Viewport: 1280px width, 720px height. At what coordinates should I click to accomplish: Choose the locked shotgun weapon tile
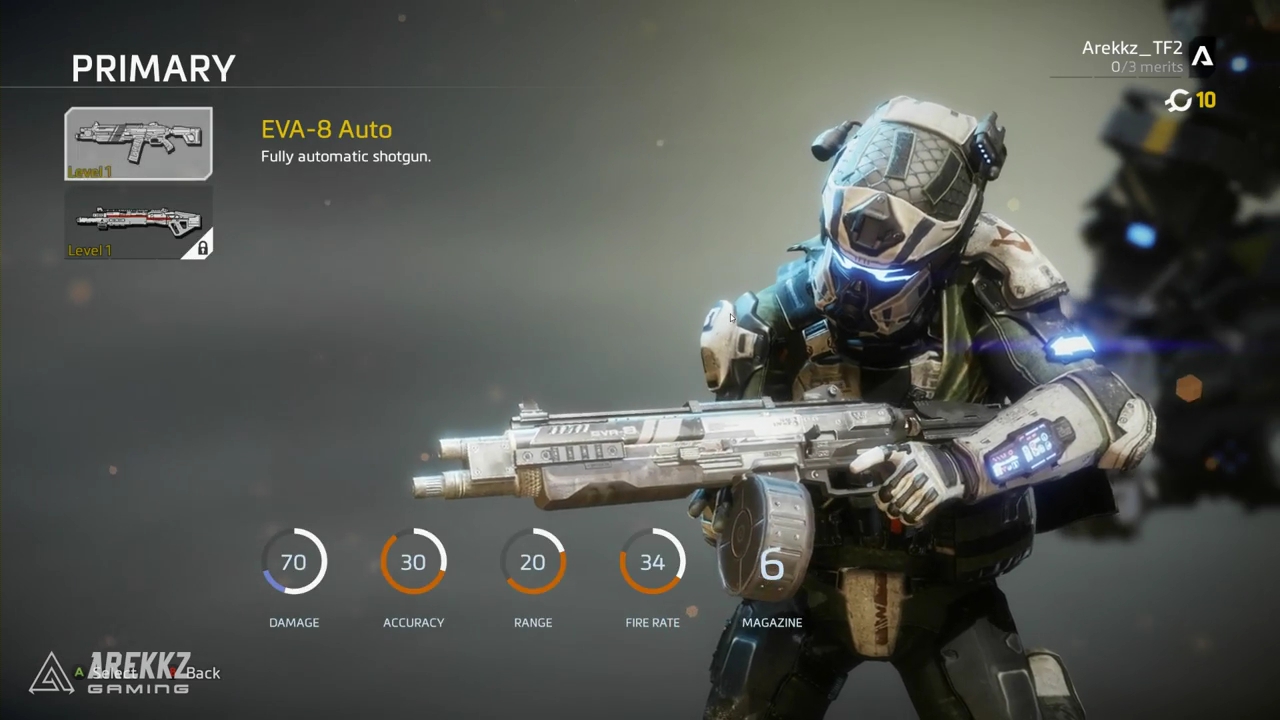click(139, 223)
